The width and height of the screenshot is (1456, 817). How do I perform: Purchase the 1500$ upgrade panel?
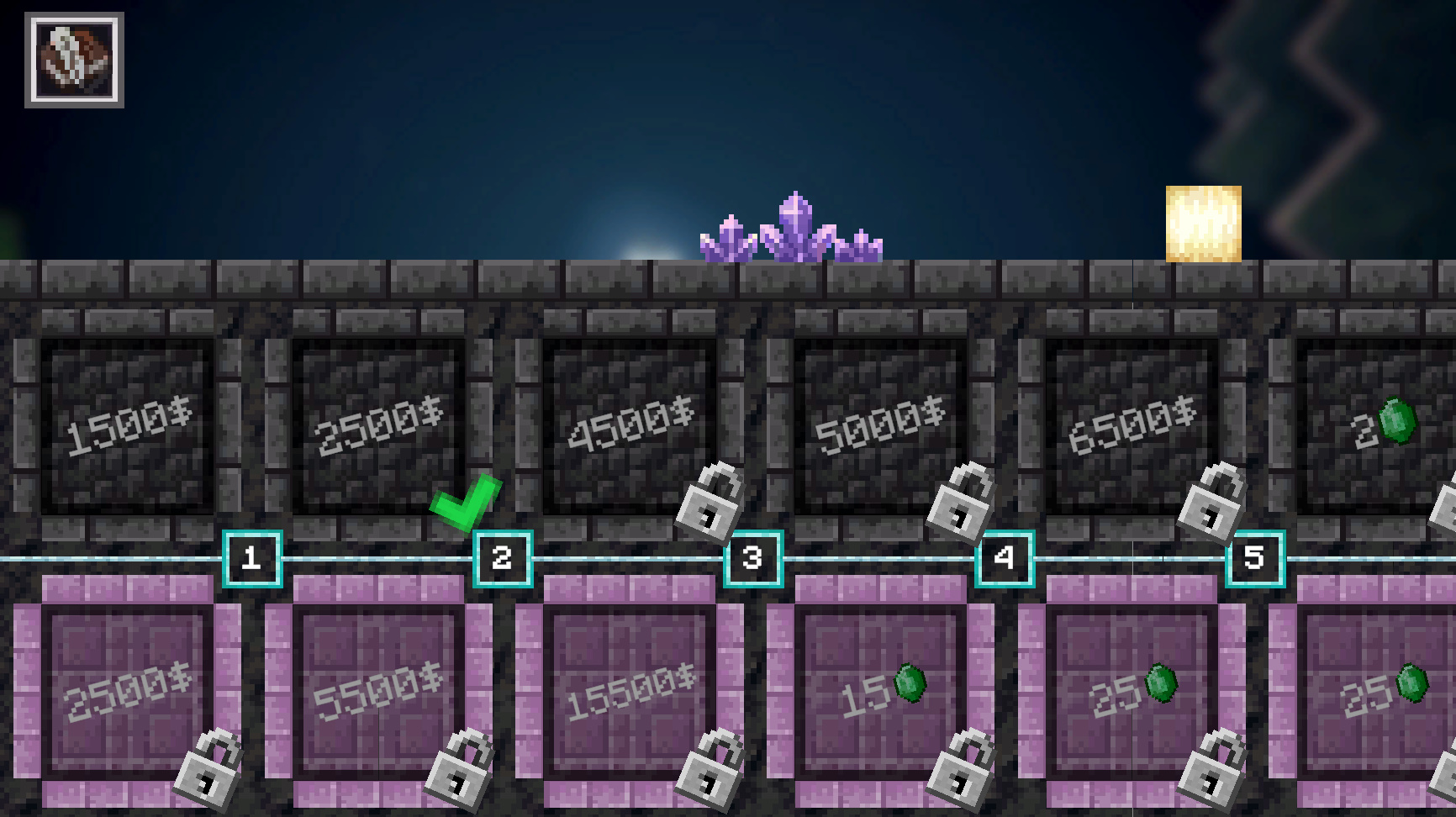(126, 424)
